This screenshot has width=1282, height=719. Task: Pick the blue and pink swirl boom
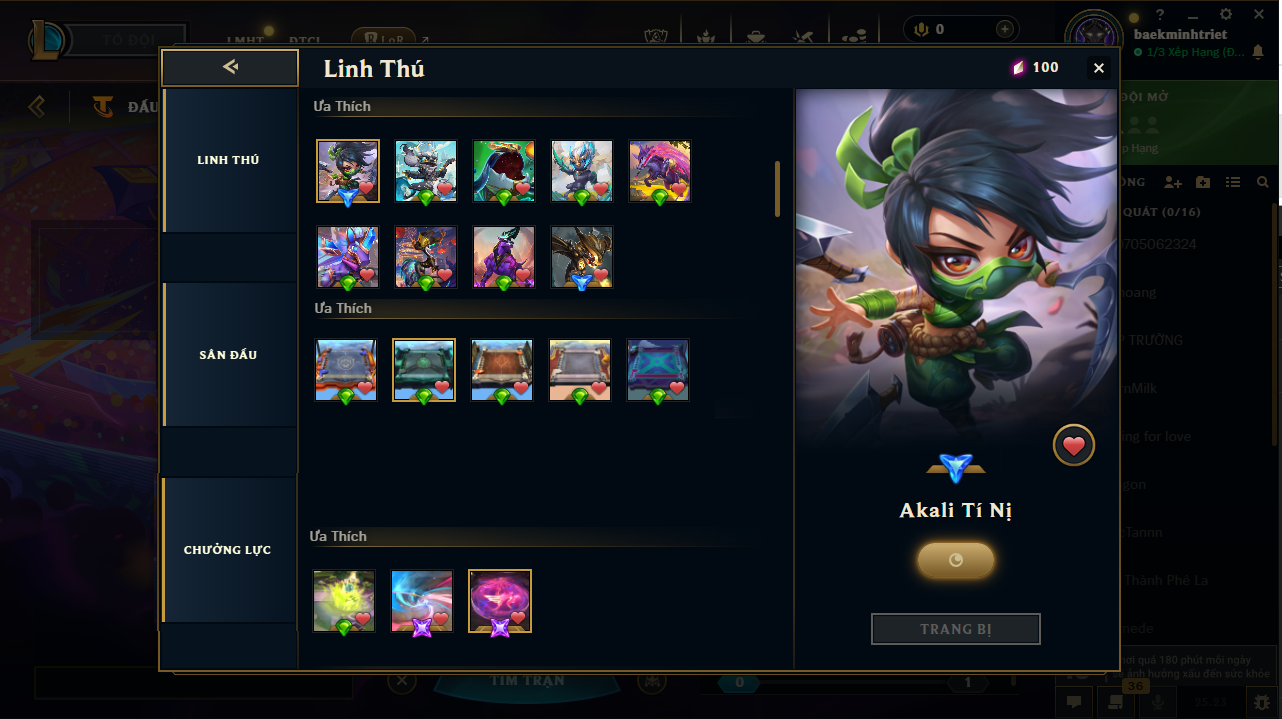click(x=421, y=600)
